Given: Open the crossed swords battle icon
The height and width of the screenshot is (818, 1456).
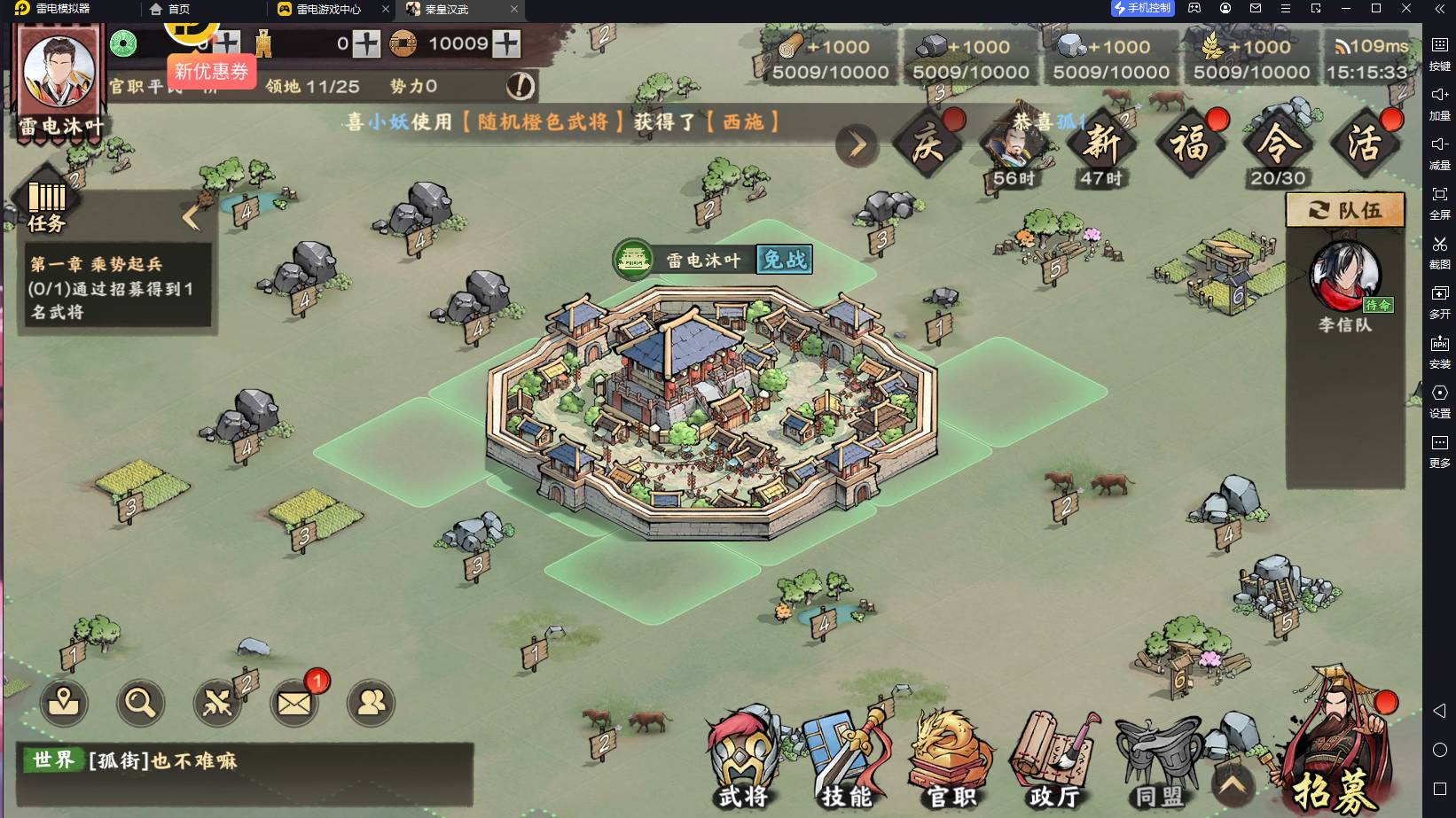Looking at the screenshot, I should tap(217, 704).
